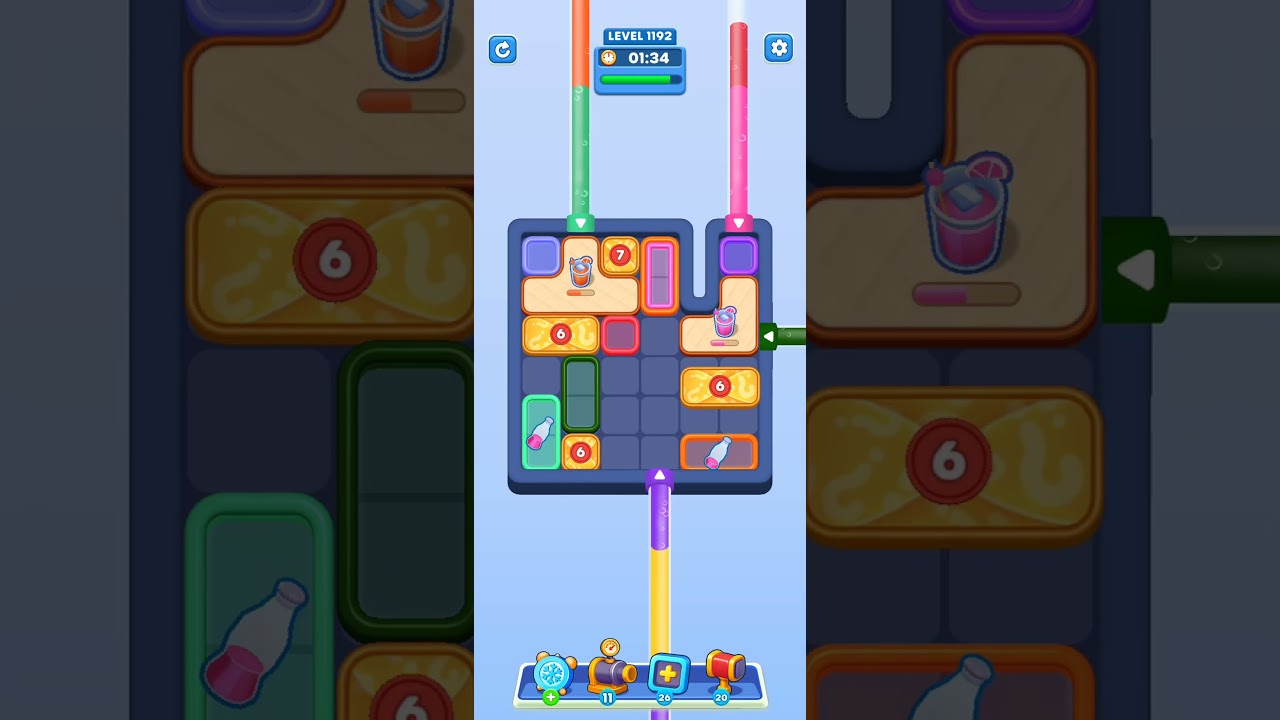Screen dimensions: 1280x720
Task: Select the cannon booster with 11 charges
Action: click(612, 674)
